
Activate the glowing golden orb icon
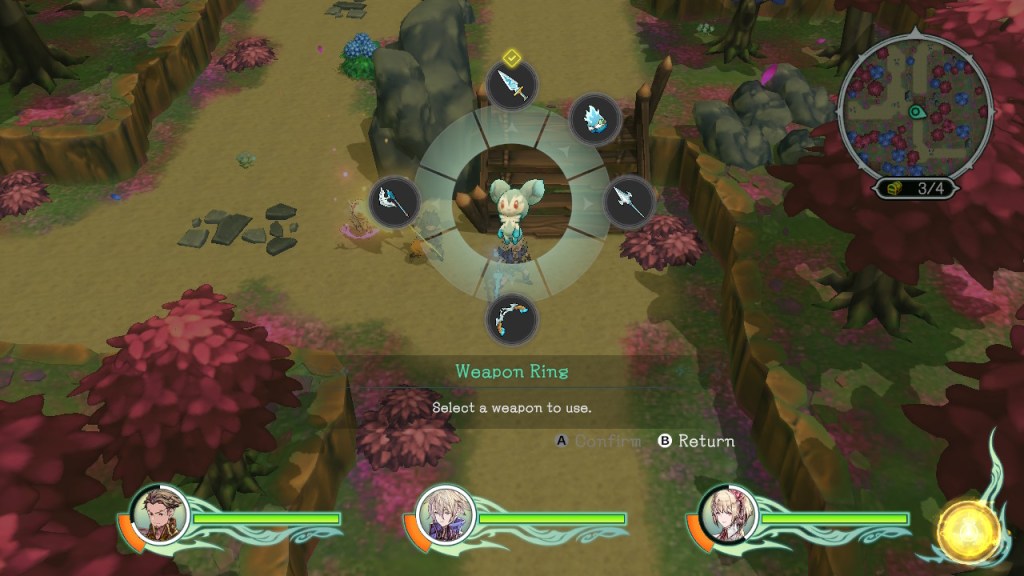[969, 529]
